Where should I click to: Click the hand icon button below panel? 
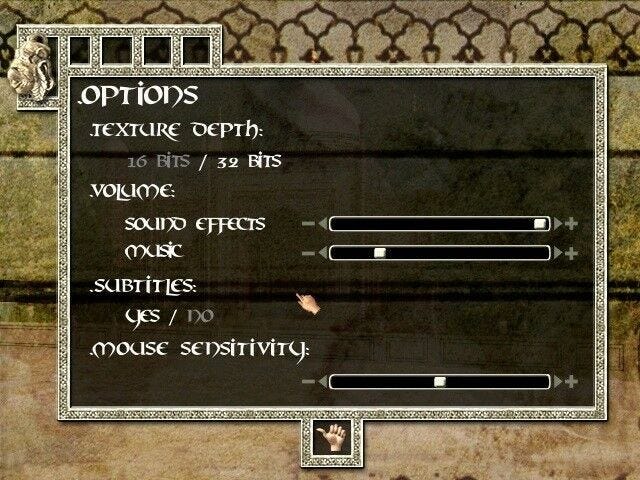(331, 438)
